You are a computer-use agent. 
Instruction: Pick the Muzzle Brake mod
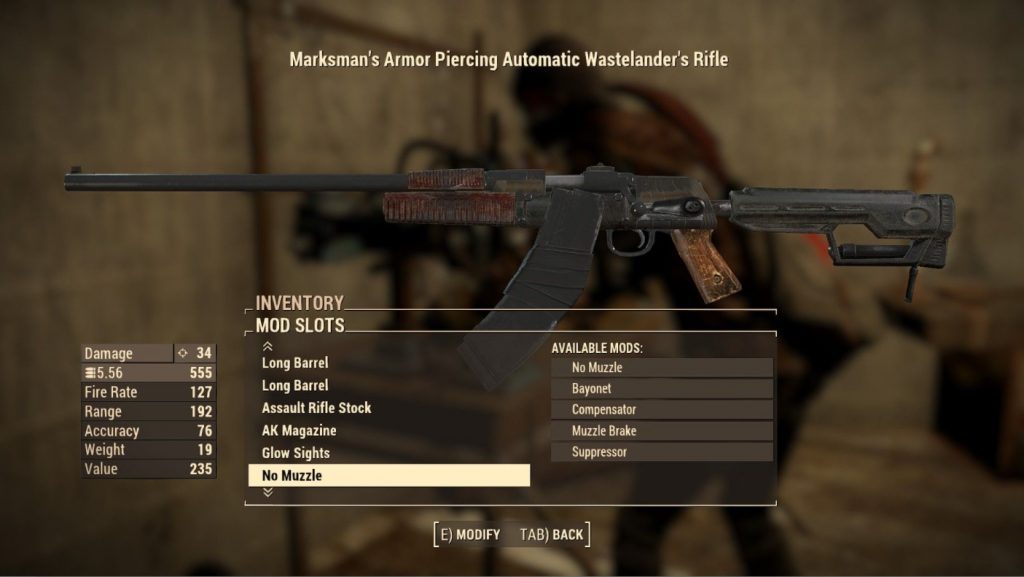(661, 431)
